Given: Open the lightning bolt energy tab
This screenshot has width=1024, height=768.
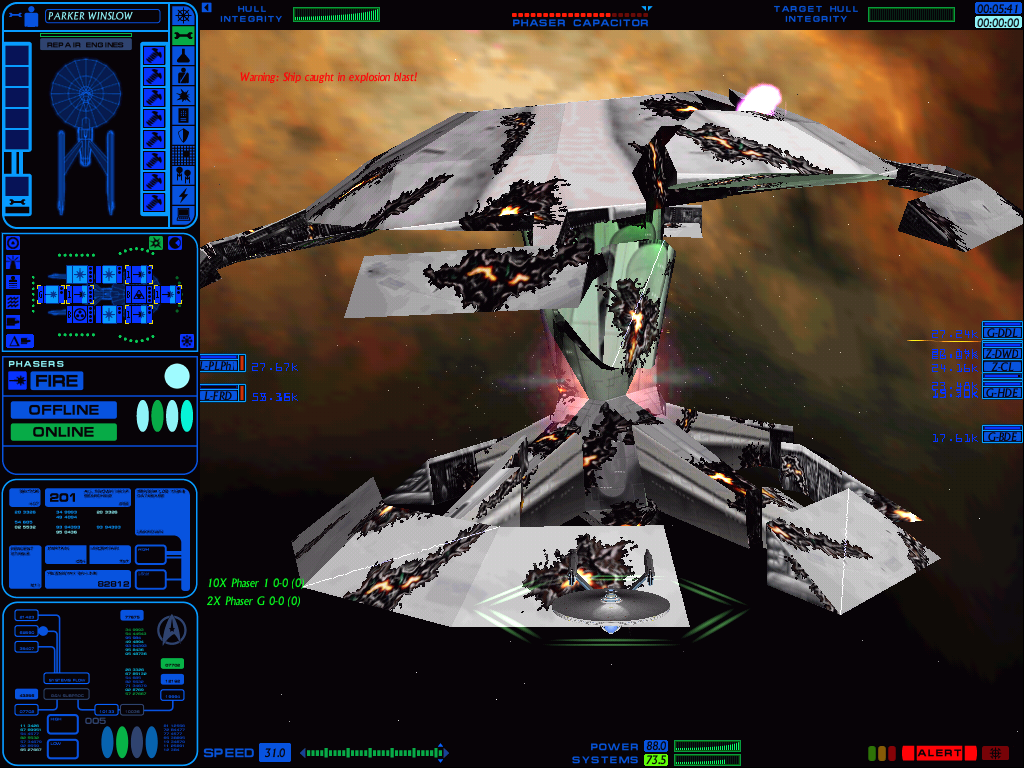Looking at the screenshot, I should (x=183, y=195).
